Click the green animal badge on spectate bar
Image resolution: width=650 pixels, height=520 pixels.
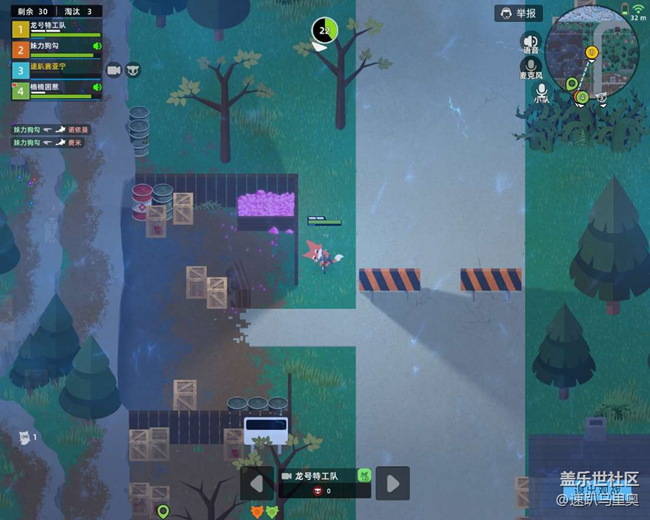coord(363,476)
